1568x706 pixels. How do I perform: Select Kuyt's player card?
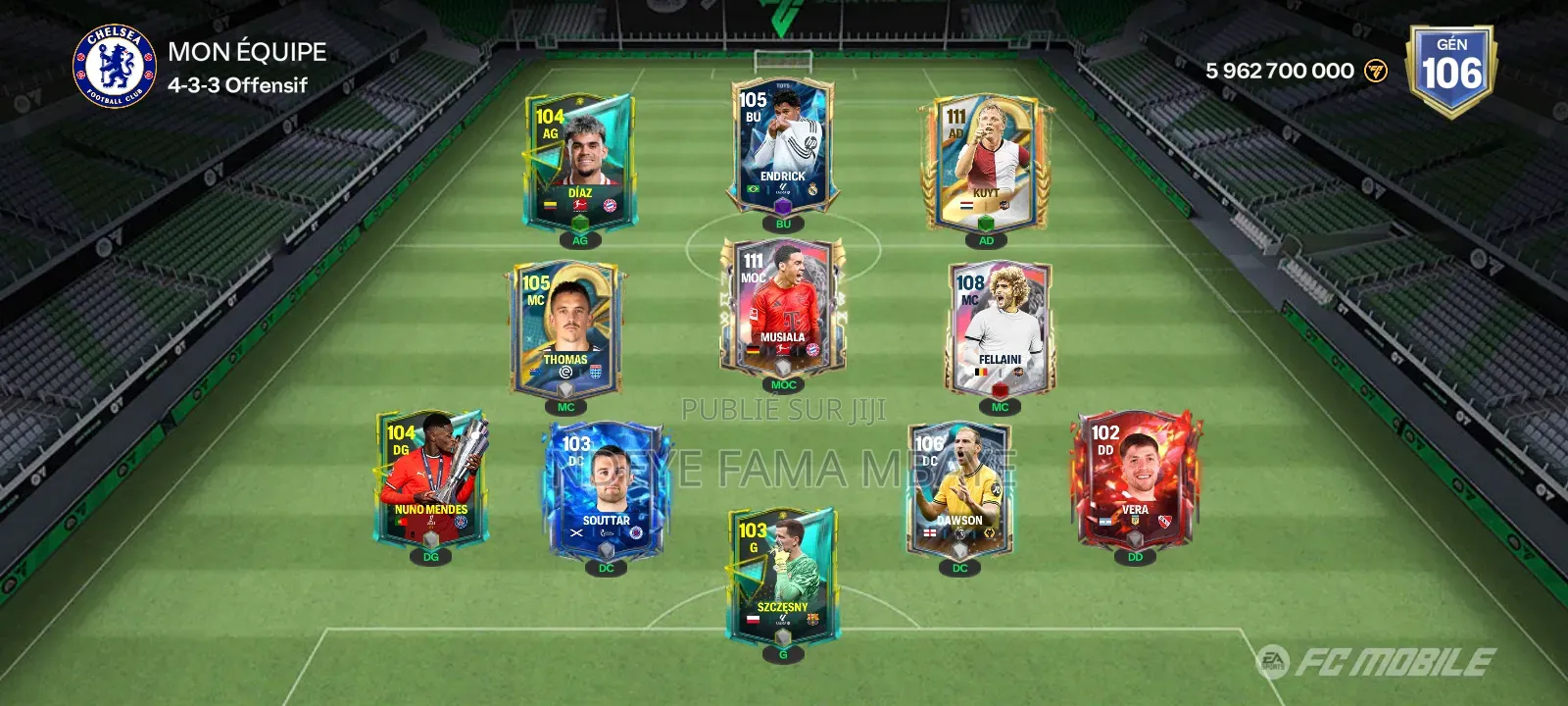coord(987,157)
